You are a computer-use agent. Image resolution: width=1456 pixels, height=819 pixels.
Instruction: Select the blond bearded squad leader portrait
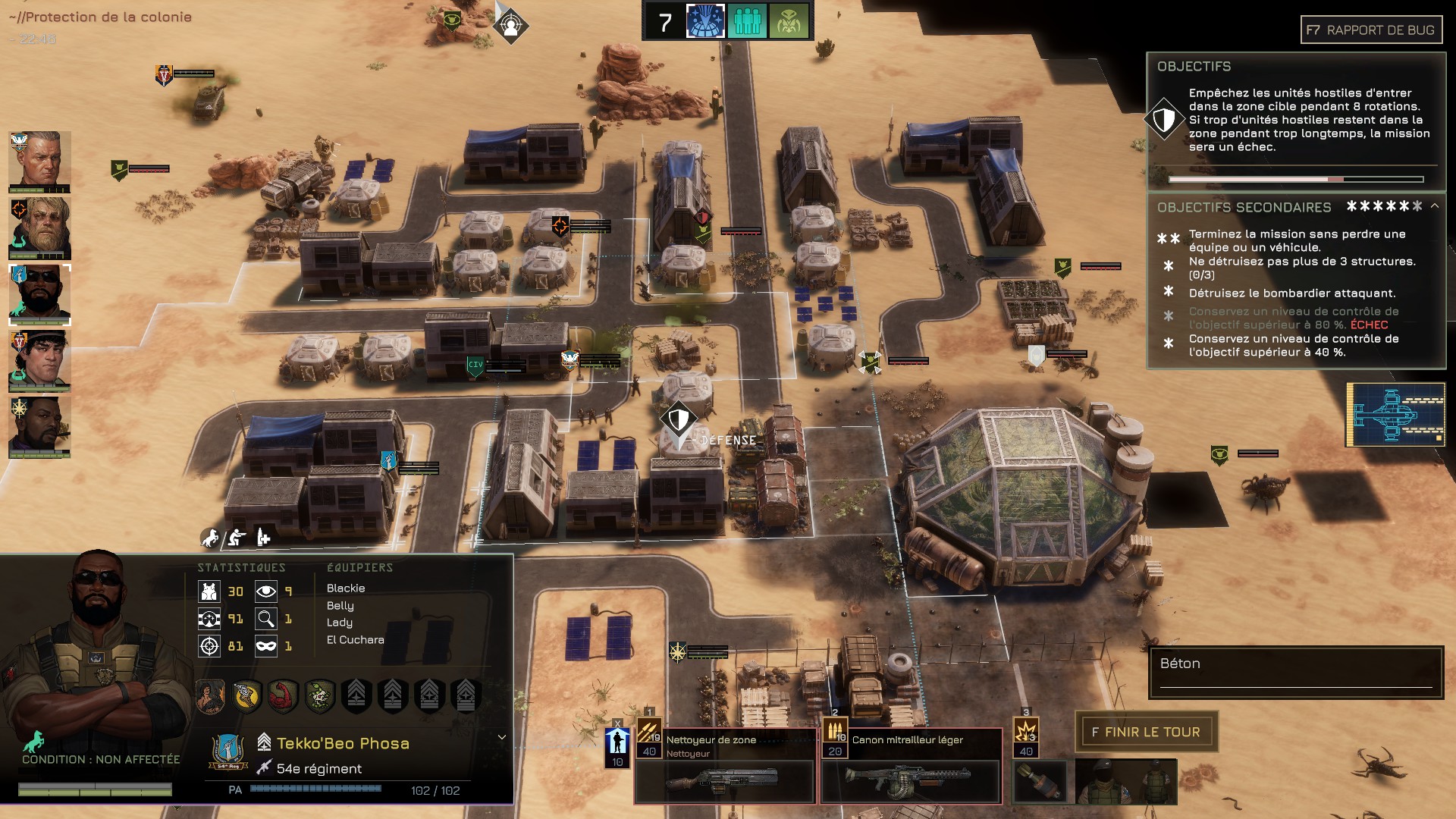pyautogui.click(x=39, y=228)
